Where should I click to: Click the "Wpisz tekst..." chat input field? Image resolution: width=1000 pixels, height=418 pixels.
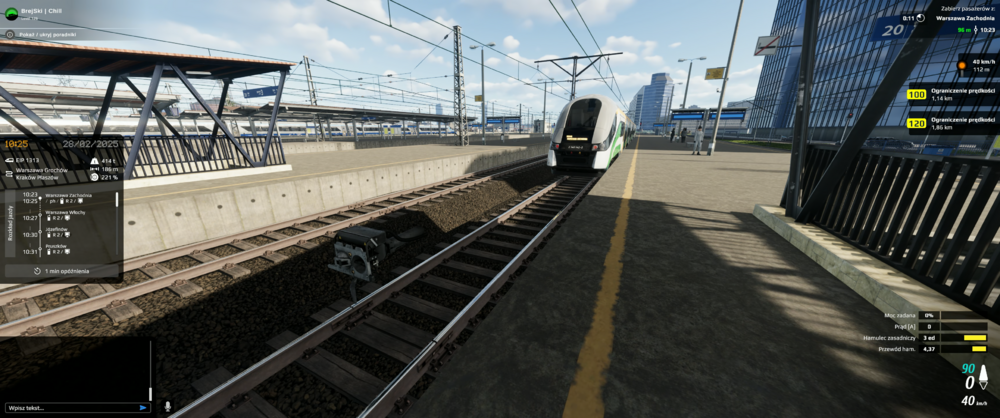70,408
